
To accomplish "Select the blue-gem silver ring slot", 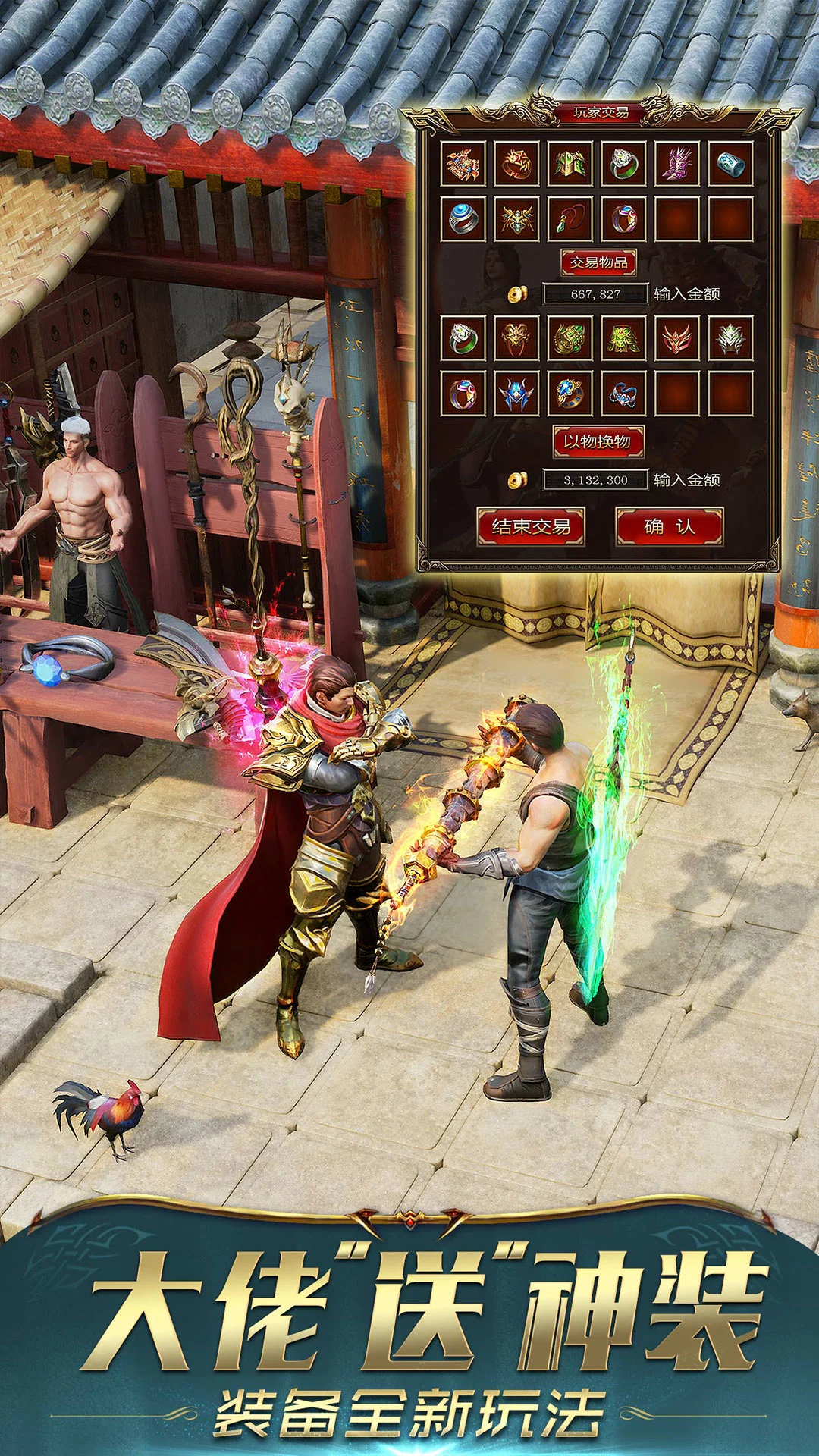I will click(x=463, y=218).
